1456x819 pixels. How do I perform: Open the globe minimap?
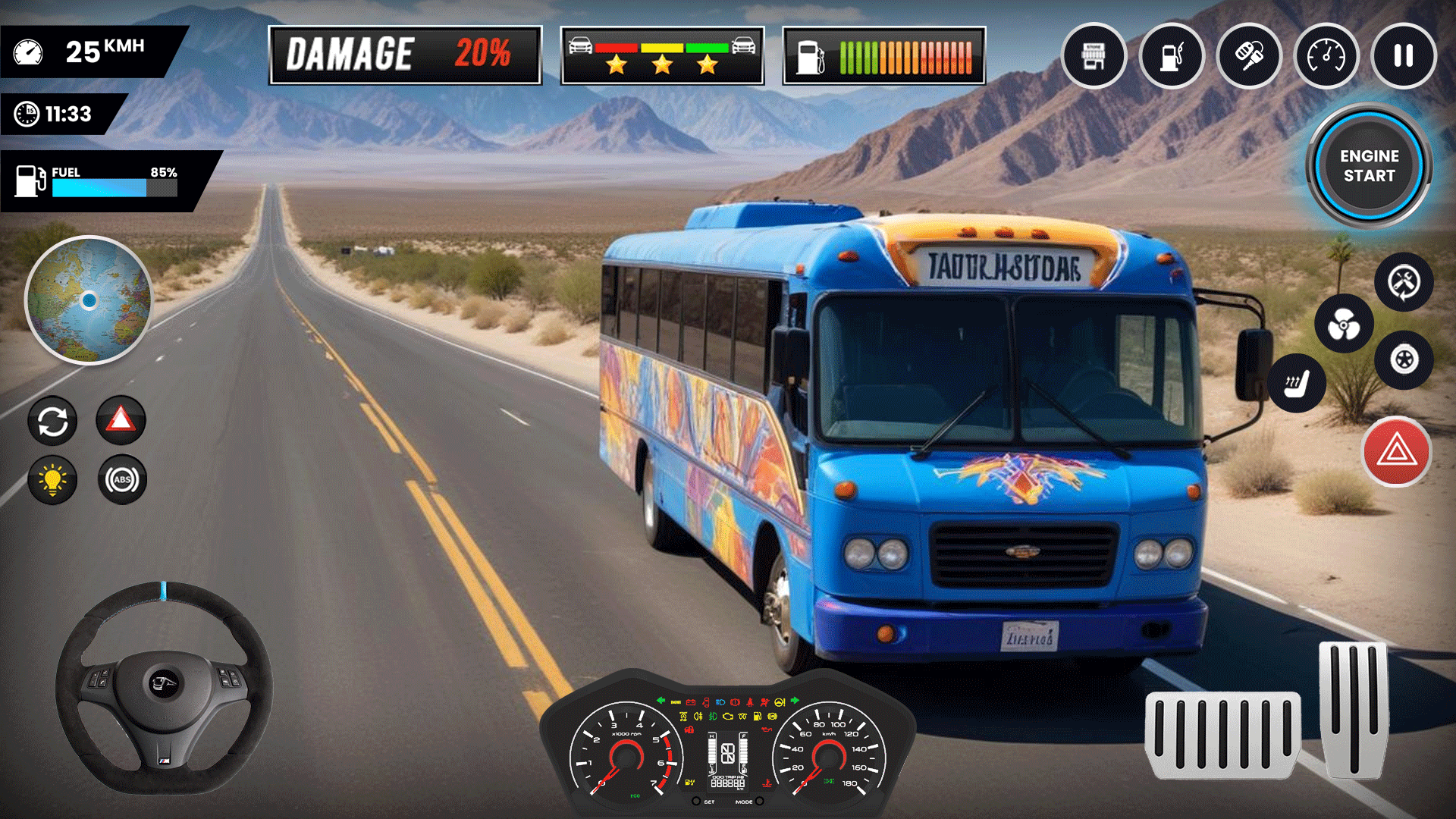[89, 300]
